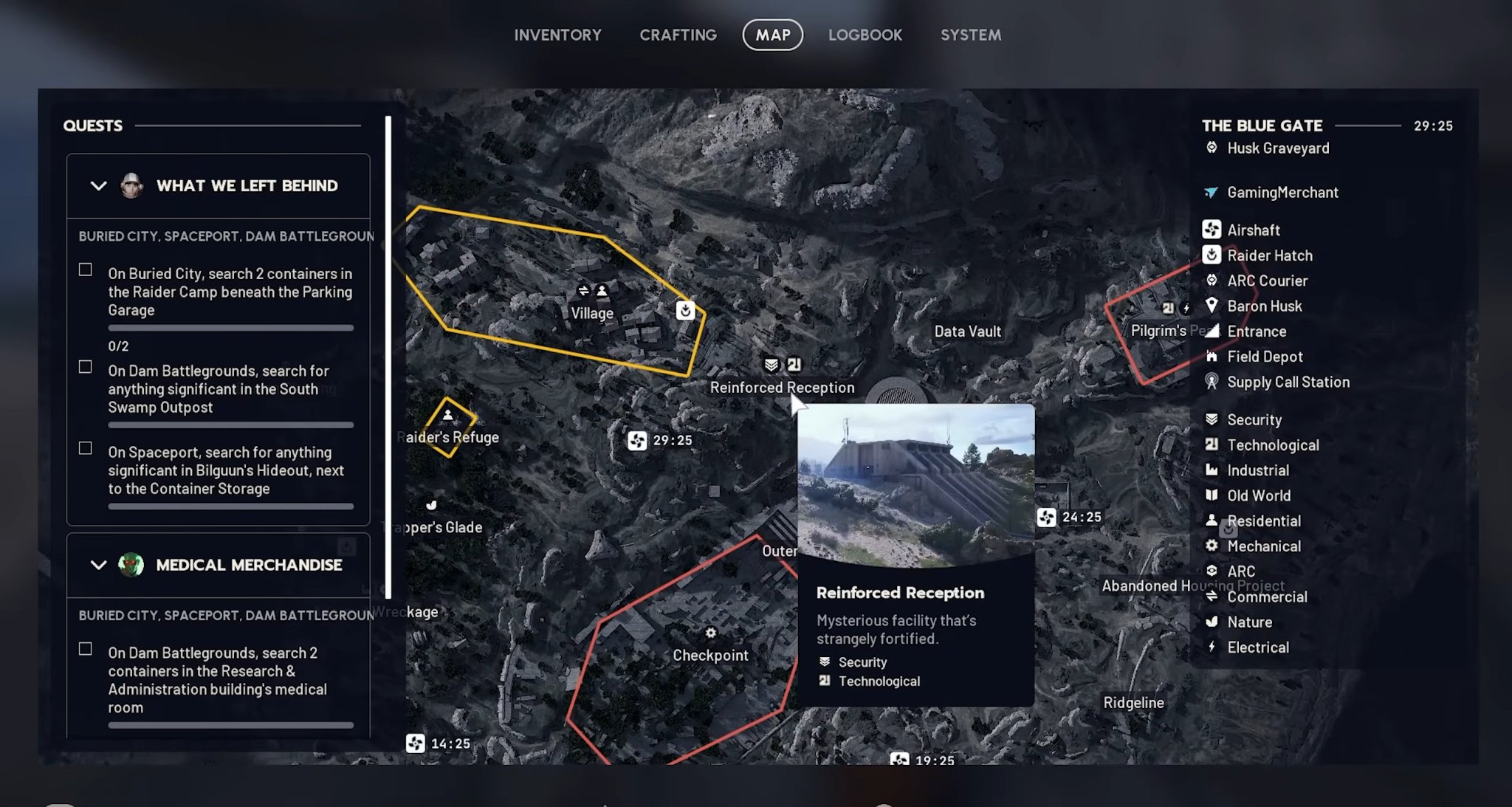Click the Reinforced Reception map marker
The height and width of the screenshot is (807, 1512).
782,363
